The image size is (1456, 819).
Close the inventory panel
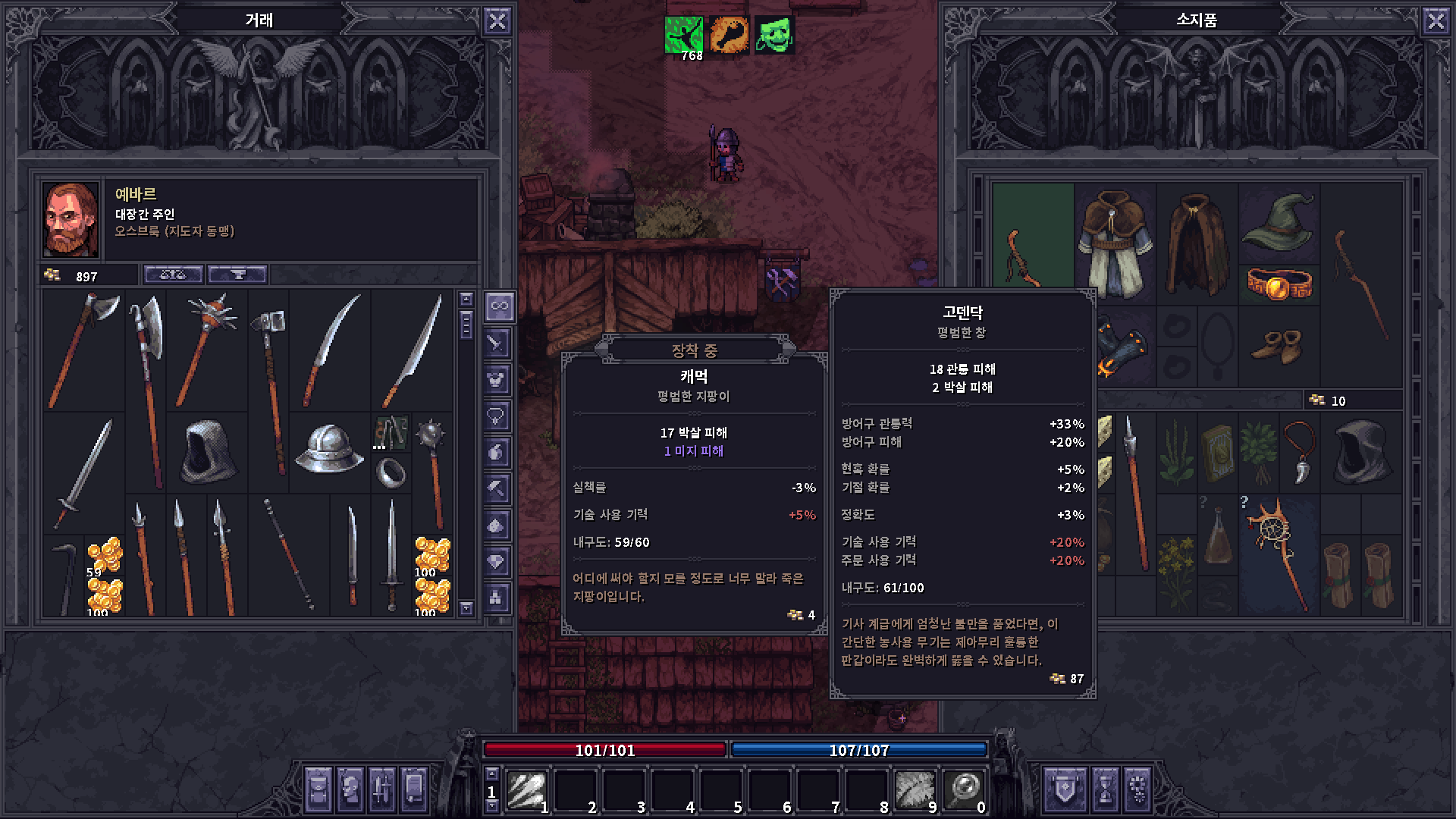coord(1436,21)
